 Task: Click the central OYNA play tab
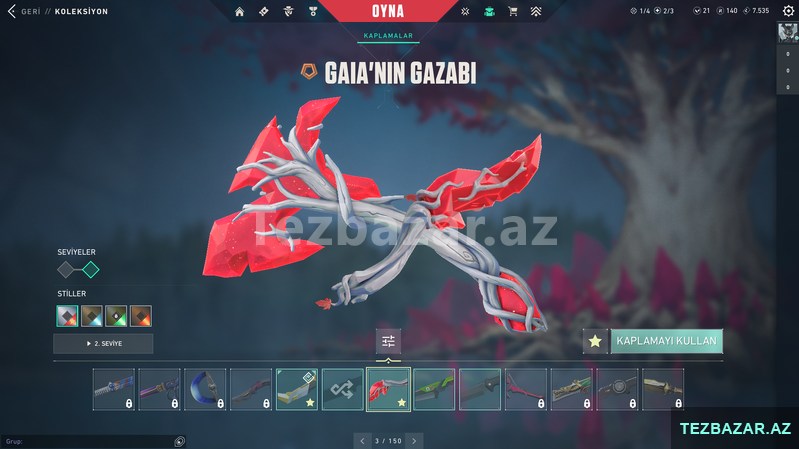[x=389, y=11]
